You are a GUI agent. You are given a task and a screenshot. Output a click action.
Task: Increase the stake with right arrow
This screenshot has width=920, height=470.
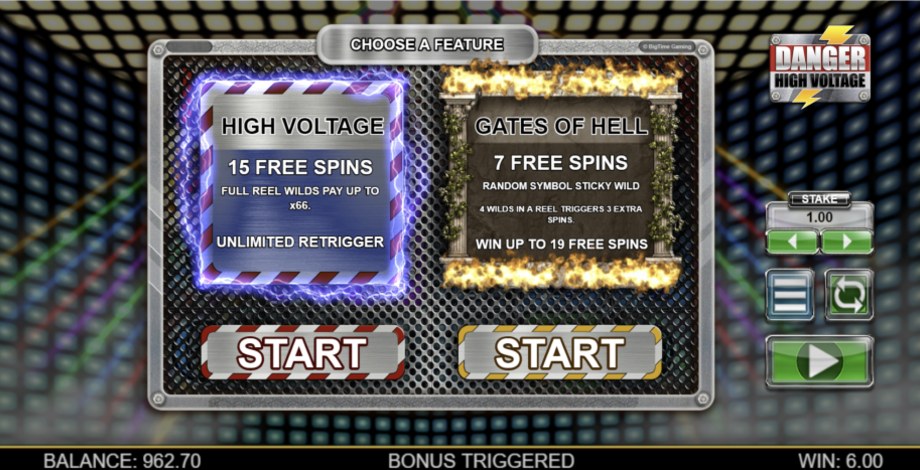click(x=846, y=242)
